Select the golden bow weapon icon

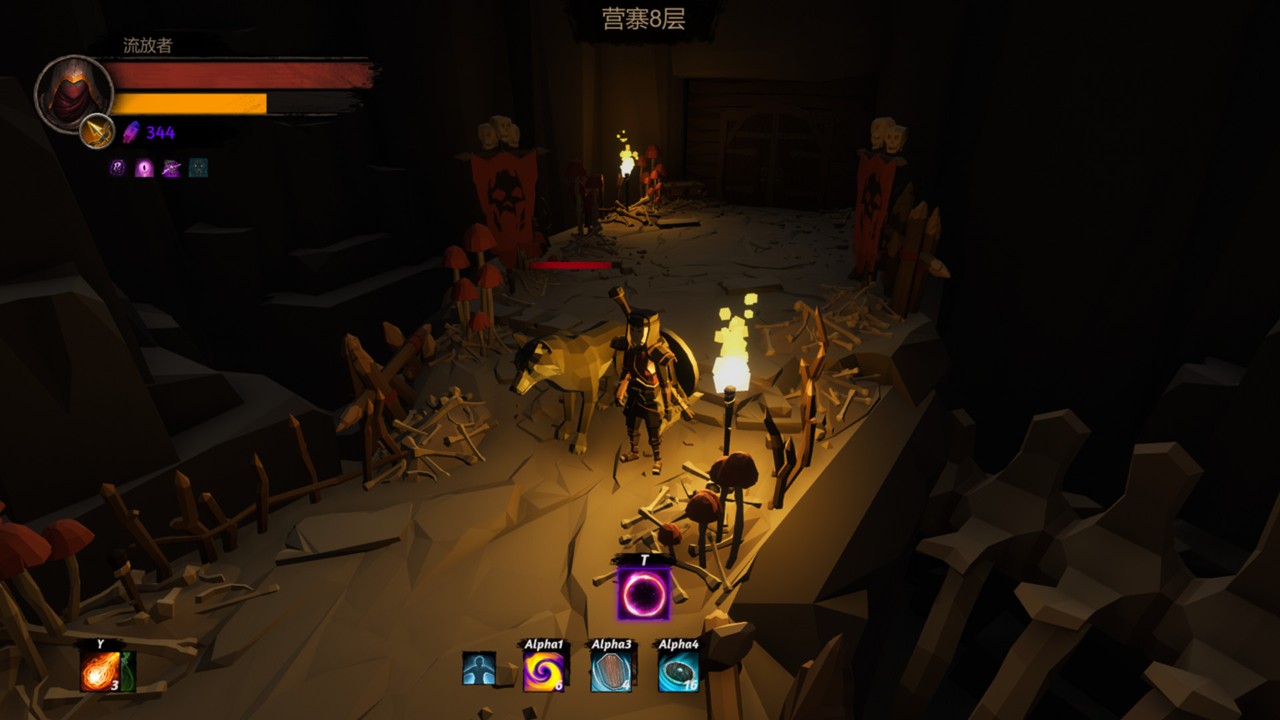tap(97, 131)
